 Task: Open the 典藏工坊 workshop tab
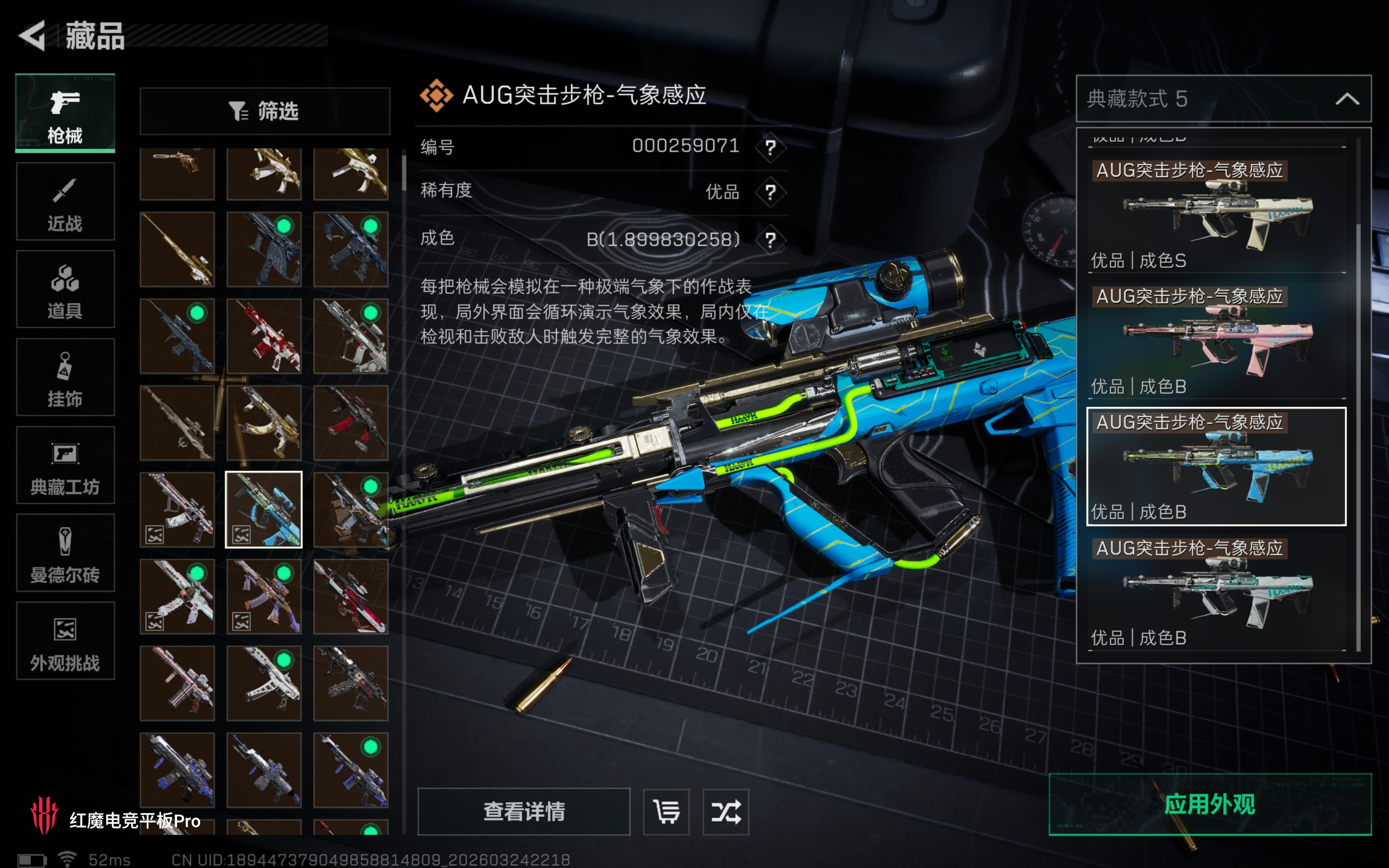(x=65, y=465)
